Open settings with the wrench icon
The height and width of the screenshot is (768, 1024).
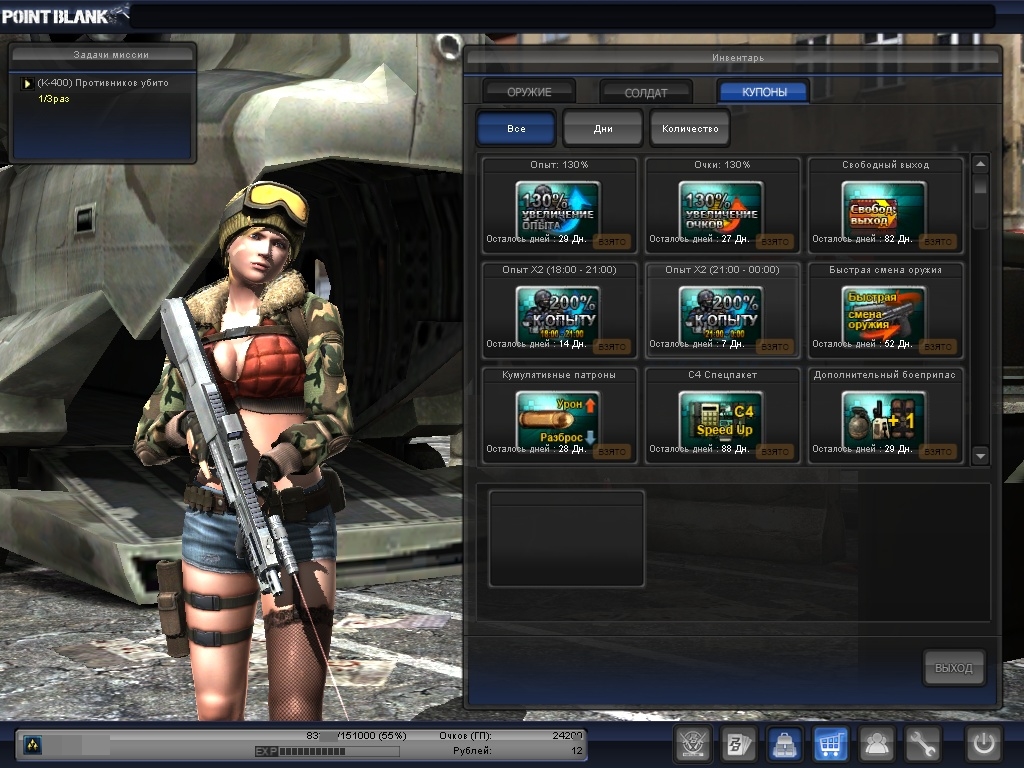tap(923, 744)
